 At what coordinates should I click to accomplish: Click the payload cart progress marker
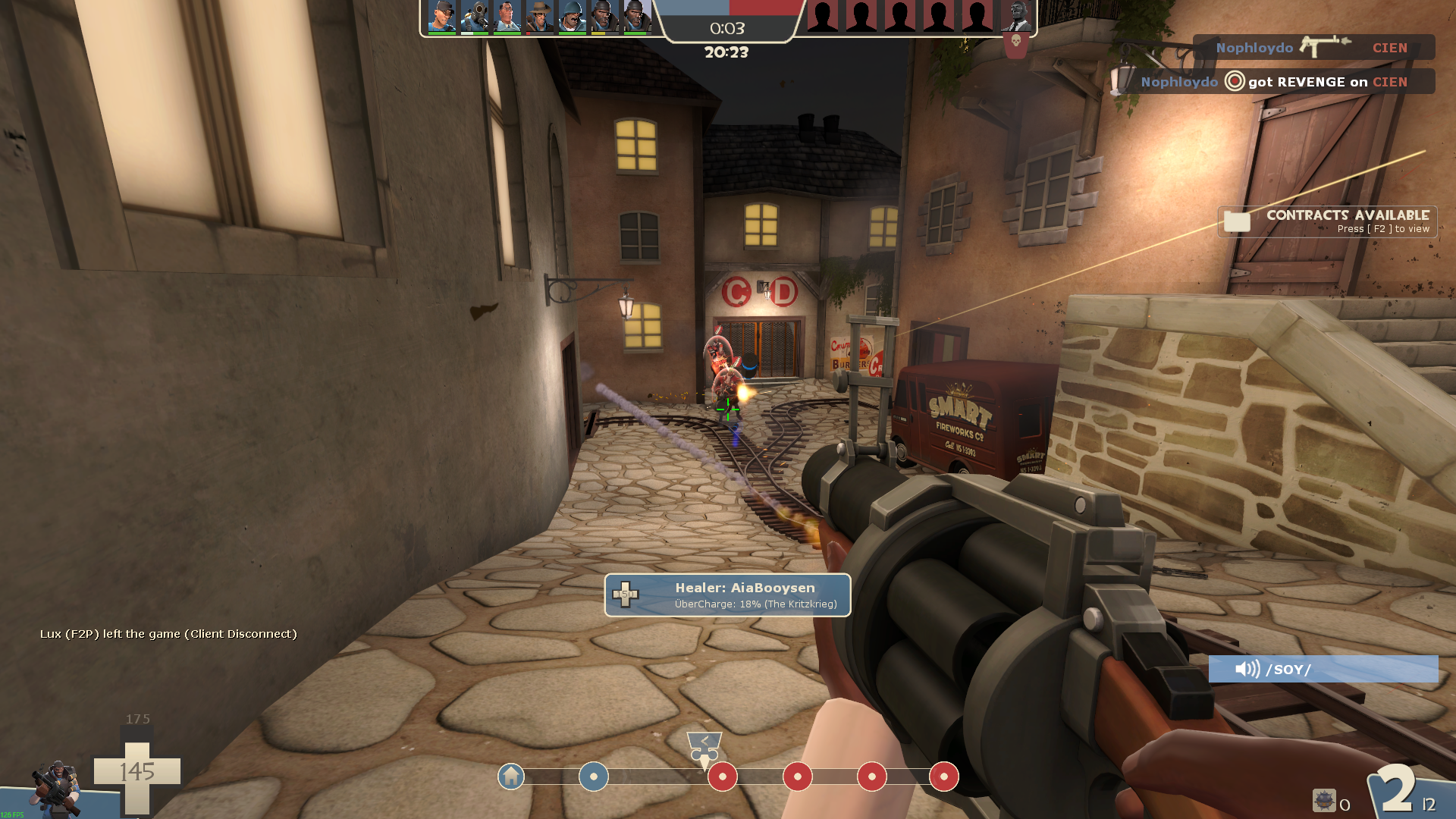[704, 747]
